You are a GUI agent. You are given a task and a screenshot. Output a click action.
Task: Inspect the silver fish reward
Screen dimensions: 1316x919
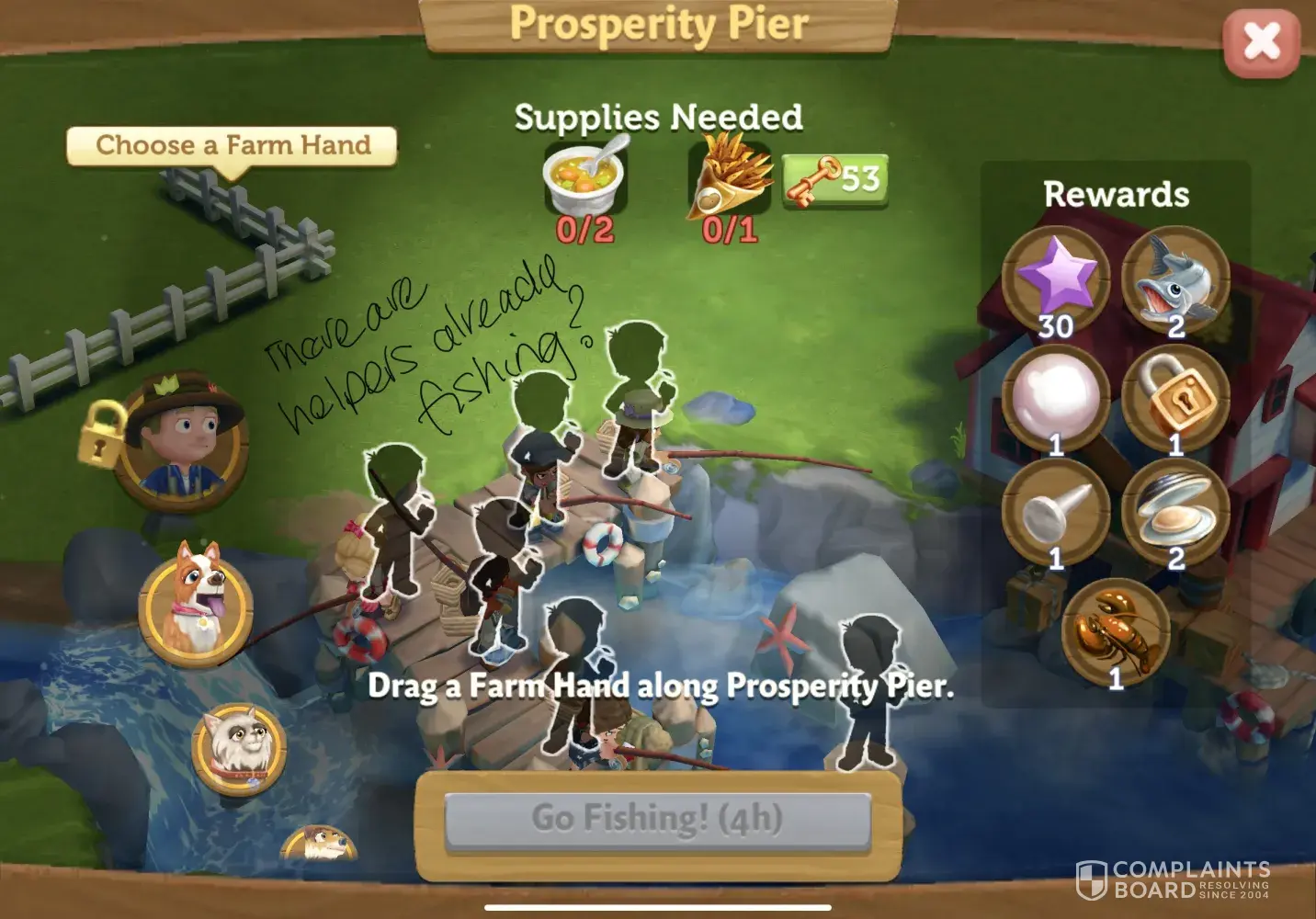1175,279
